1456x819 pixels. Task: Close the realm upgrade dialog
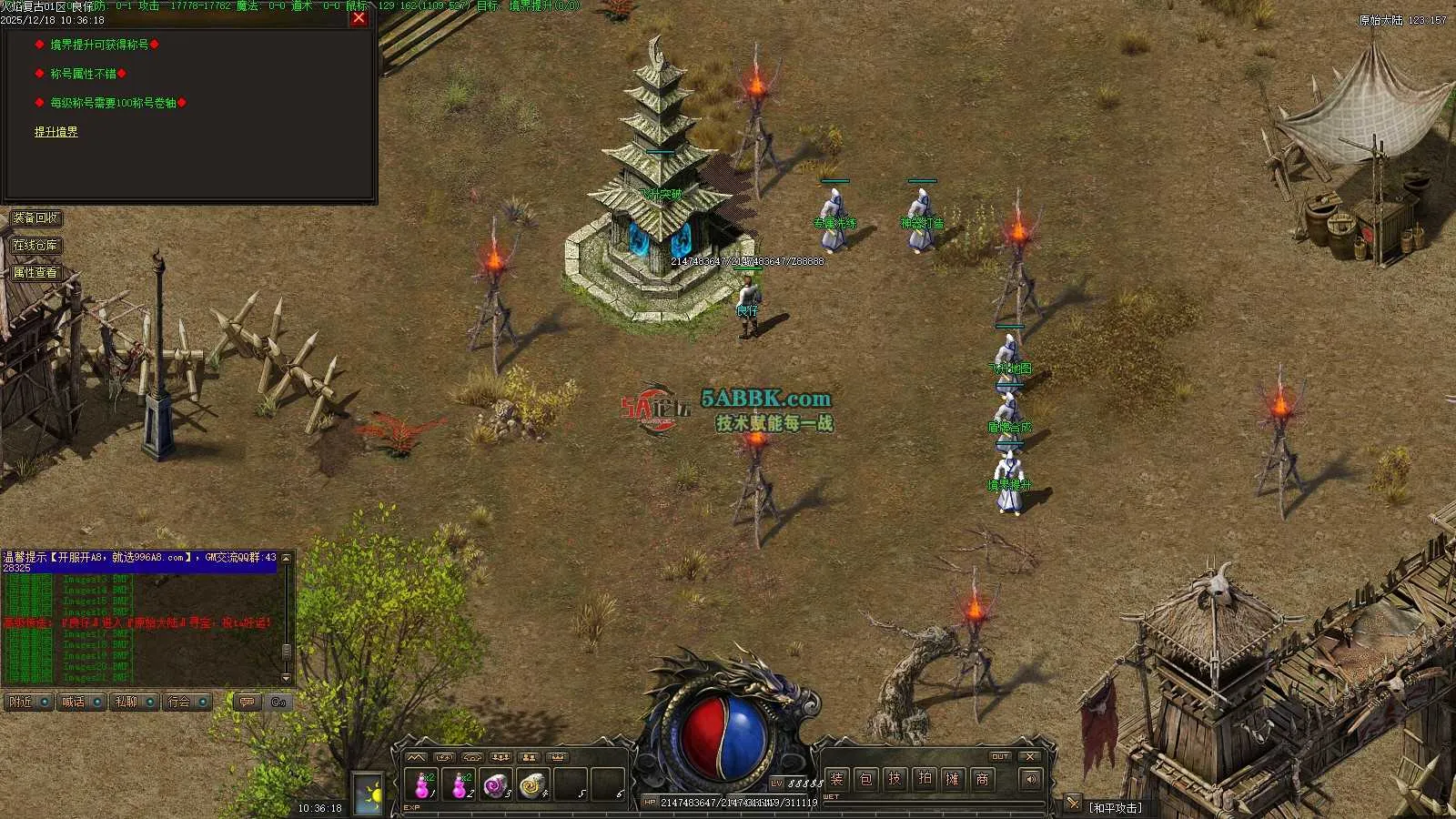tap(359, 17)
